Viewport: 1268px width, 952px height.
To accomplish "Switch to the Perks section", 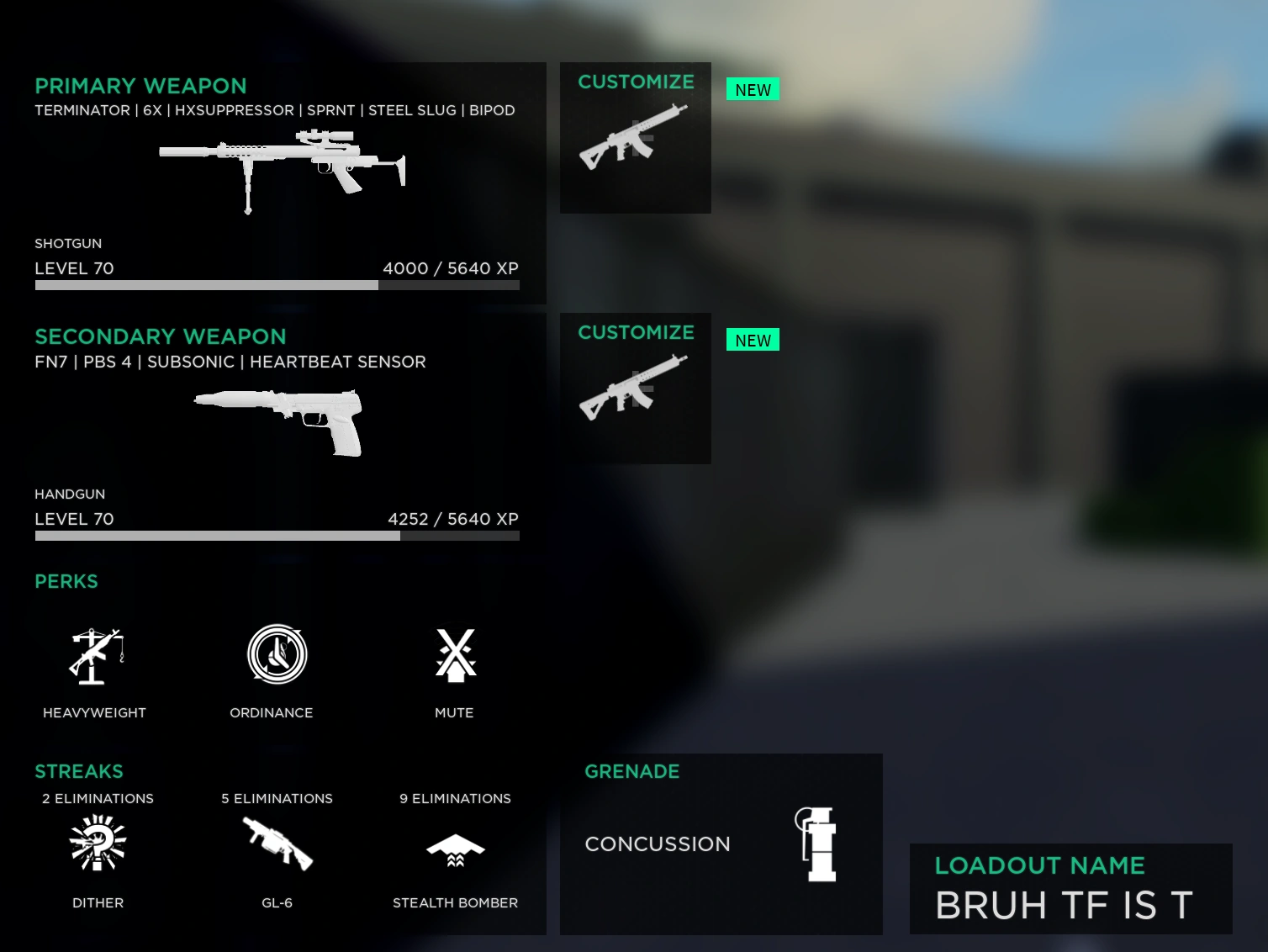I will click(66, 581).
